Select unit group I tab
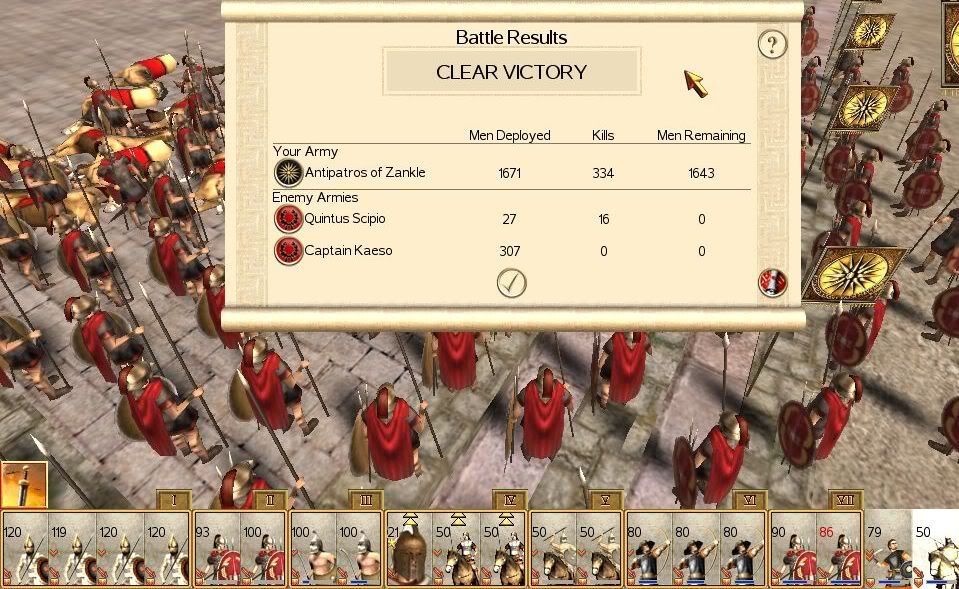 click(173, 499)
